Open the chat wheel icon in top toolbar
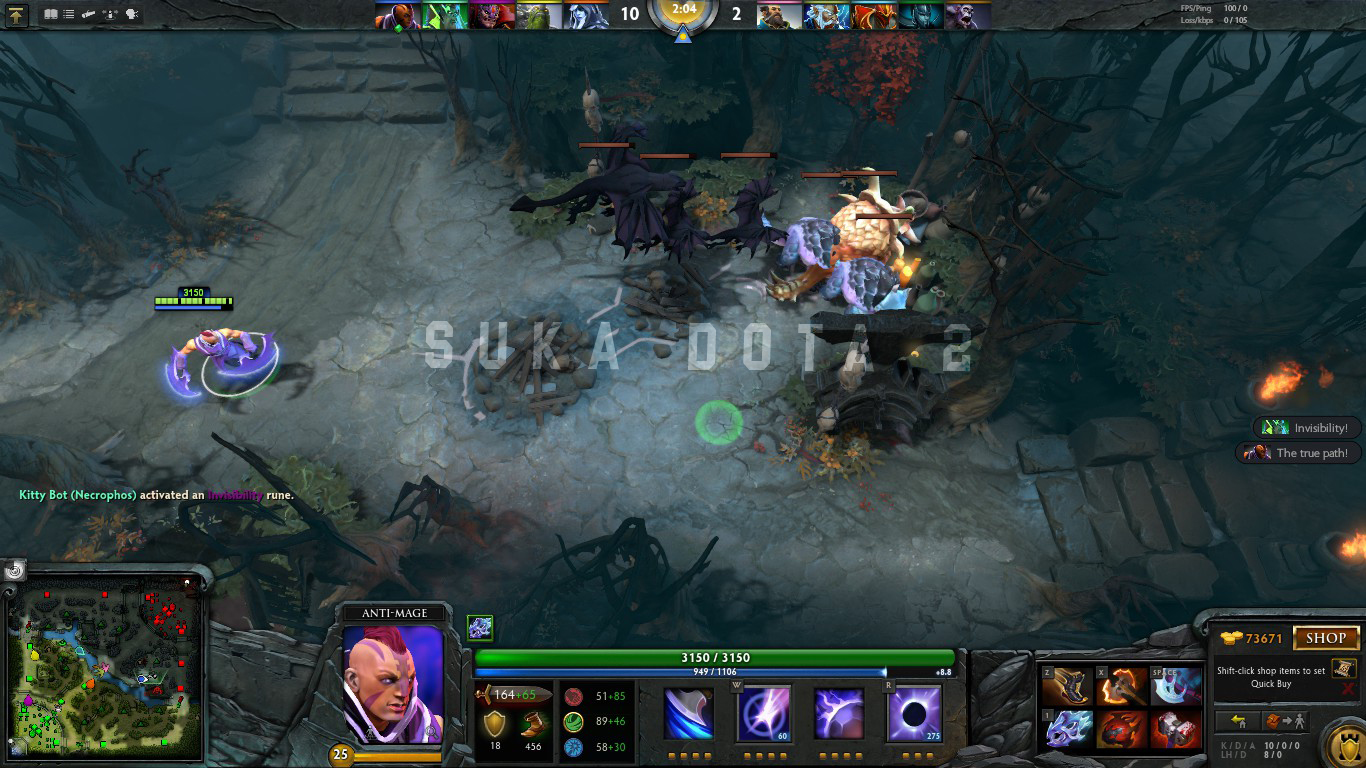Viewport: 1366px width, 768px height. click(x=130, y=14)
